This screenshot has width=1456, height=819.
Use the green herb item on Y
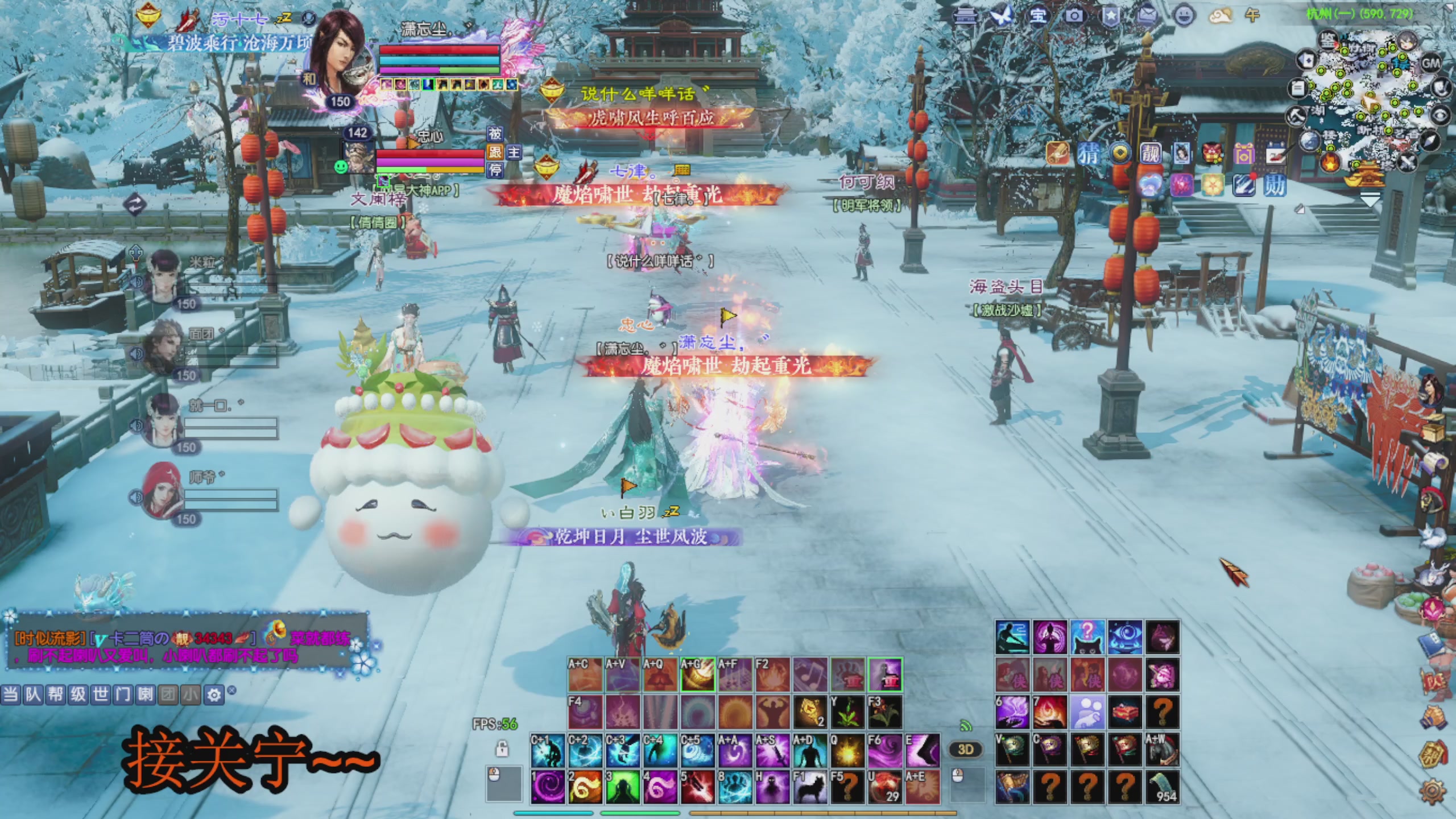point(847,712)
